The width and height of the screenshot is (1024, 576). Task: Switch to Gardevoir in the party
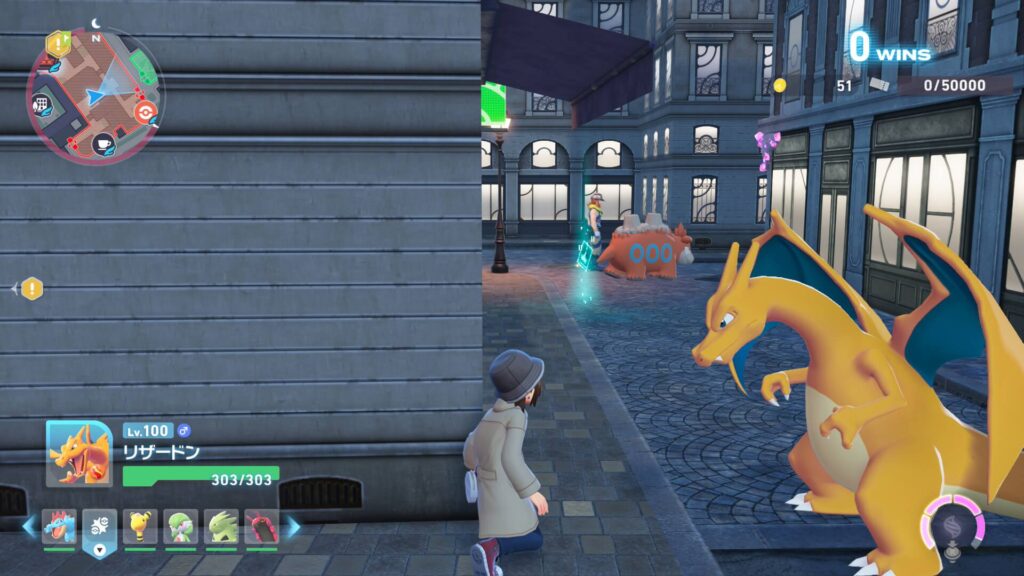tap(181, 526)
